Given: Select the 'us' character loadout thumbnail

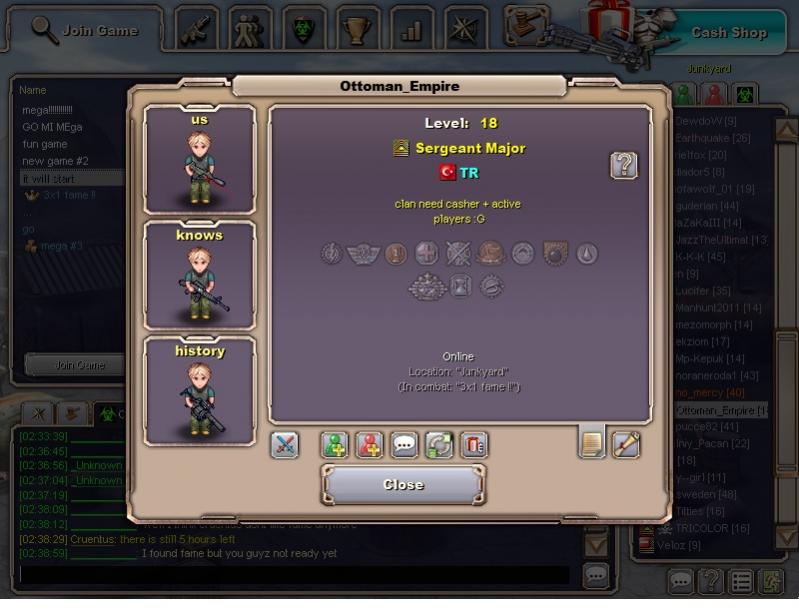Looking at the screenshot, I should [x=200, y=160].
